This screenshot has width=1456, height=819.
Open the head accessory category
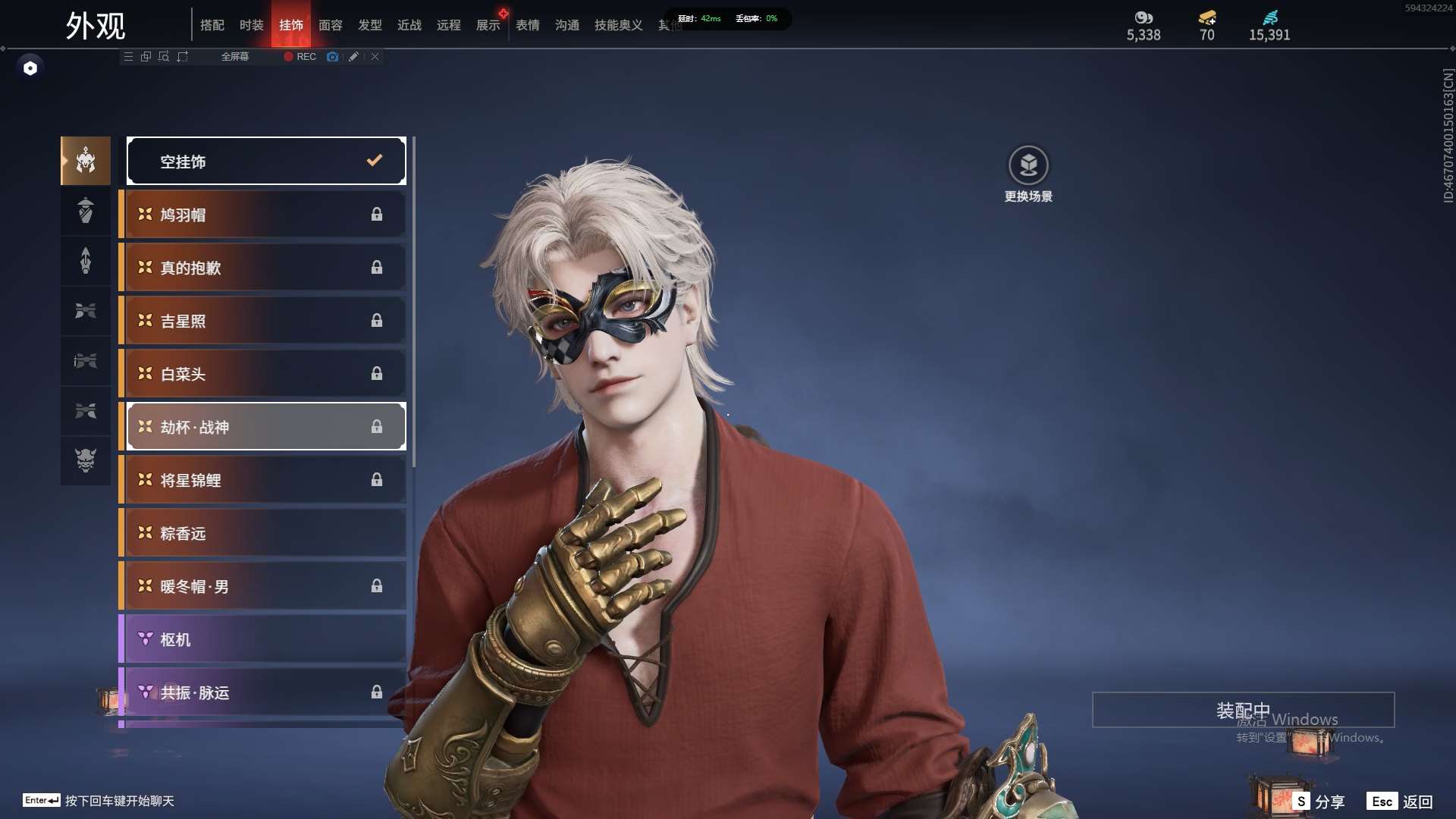point(86,161)
